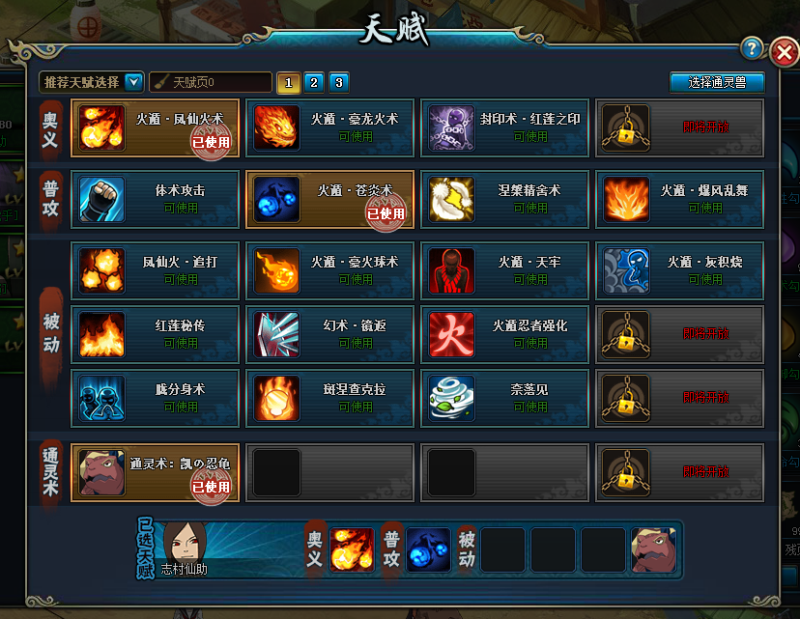The height and width of the screenshot is (619, 800).
Task: Pick the 凤仙火·追打 passive
Action: coord(155,270)
